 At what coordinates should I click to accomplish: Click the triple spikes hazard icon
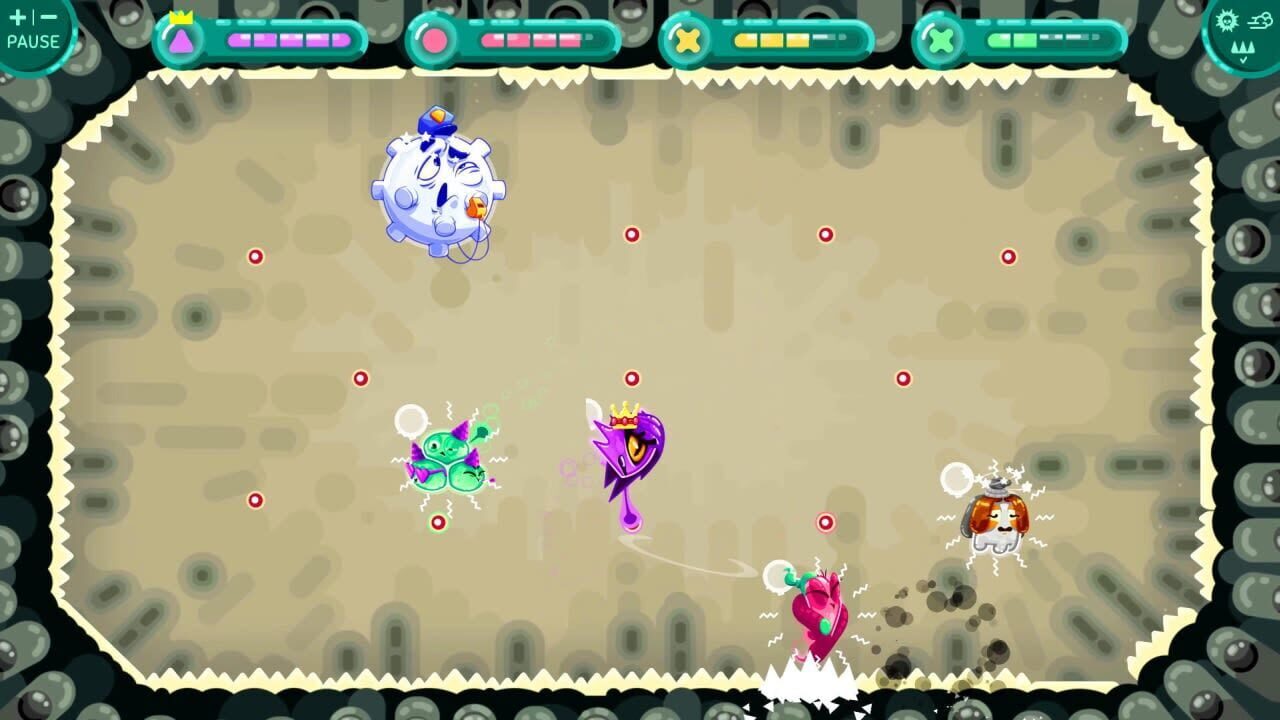pyautogui.click(x=1245, y=47)
